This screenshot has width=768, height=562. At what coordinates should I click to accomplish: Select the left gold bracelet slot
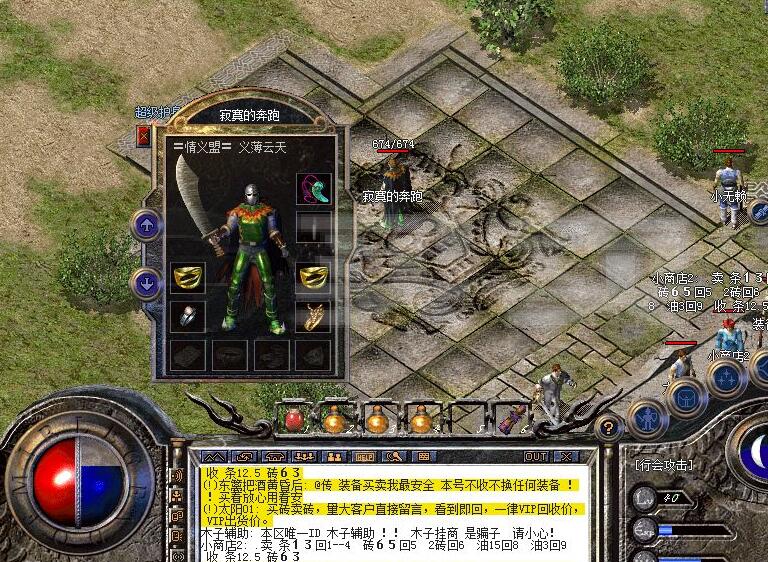click(187, 276)
